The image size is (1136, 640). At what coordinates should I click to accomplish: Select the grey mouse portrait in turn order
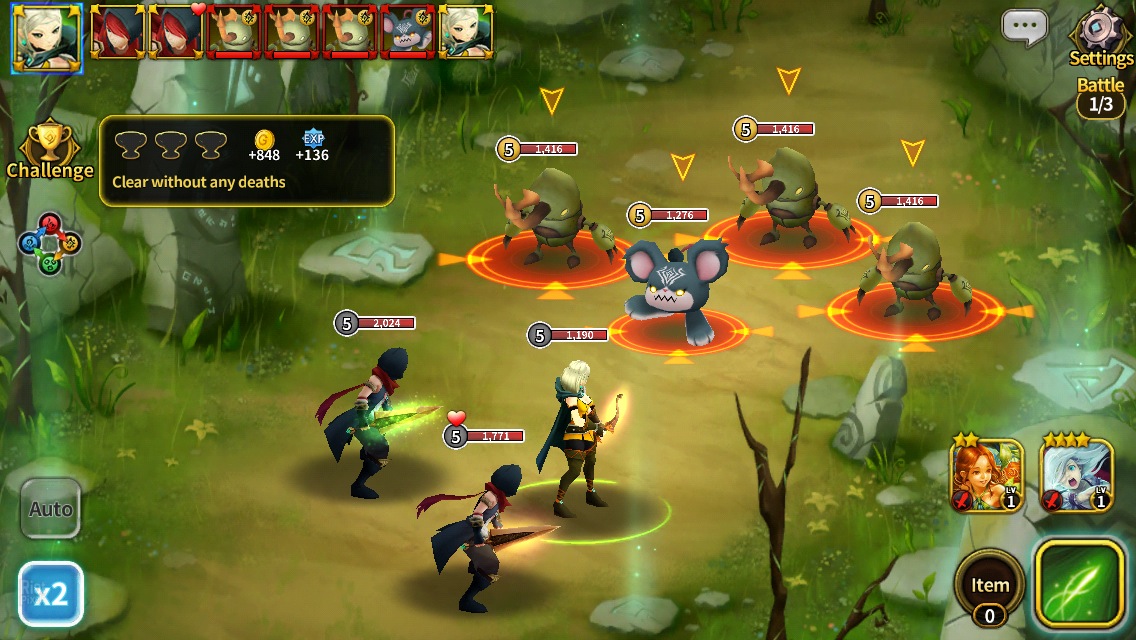[408, 32]
